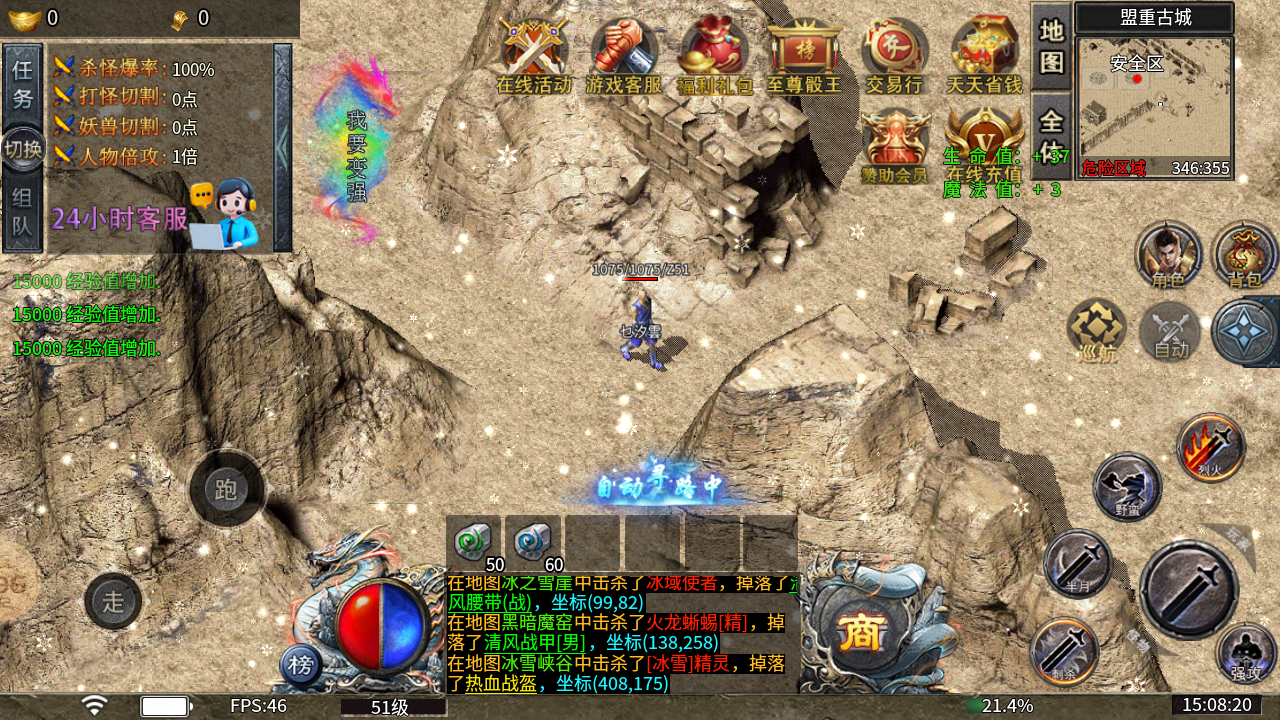This screenshot has height=720, width=1280.
Task: Activate 巡航 cruise mode
Action: (x=1096, y=330)
